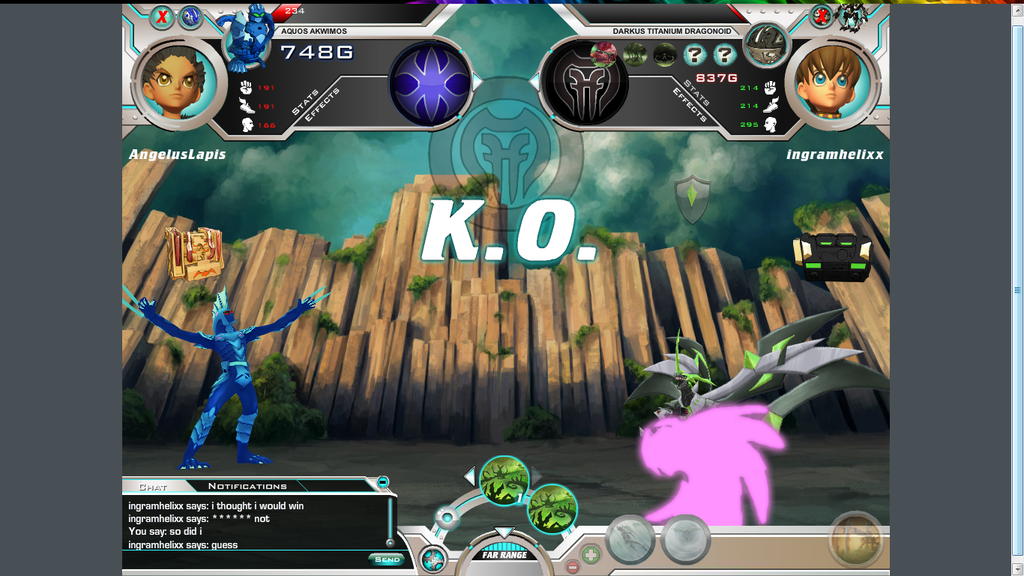Open the Chat tab
This screenshot has height=576, width=1024.
pos(152,487)
